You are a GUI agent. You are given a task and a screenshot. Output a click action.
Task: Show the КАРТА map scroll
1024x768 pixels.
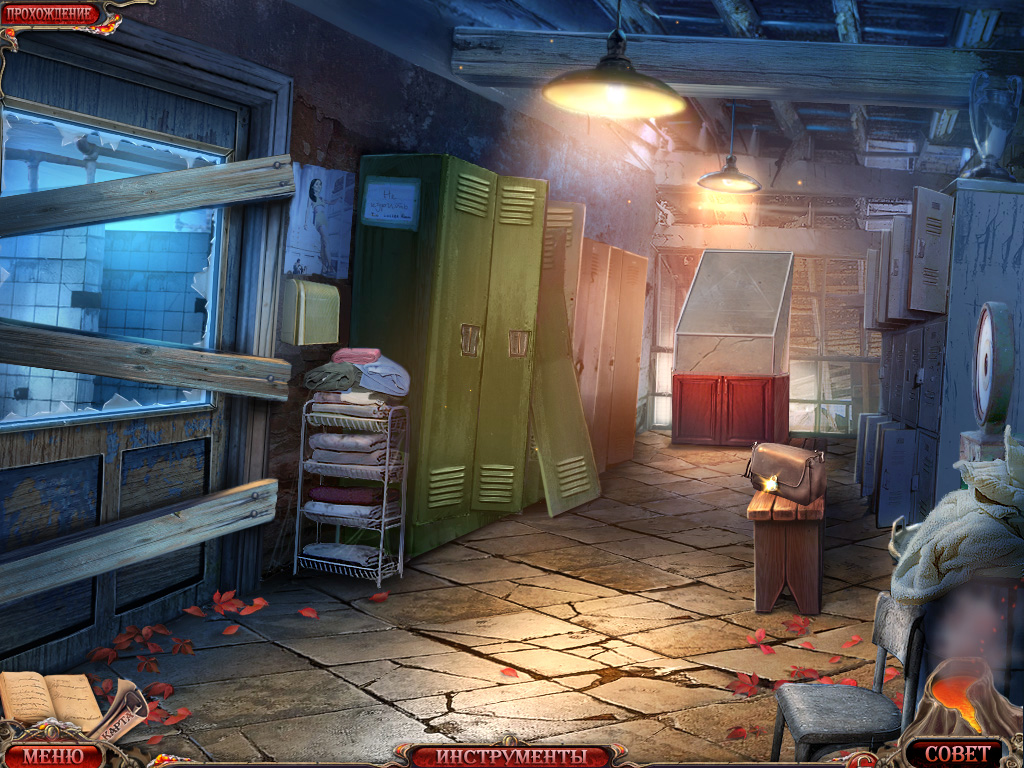click(x=122, y=716)
